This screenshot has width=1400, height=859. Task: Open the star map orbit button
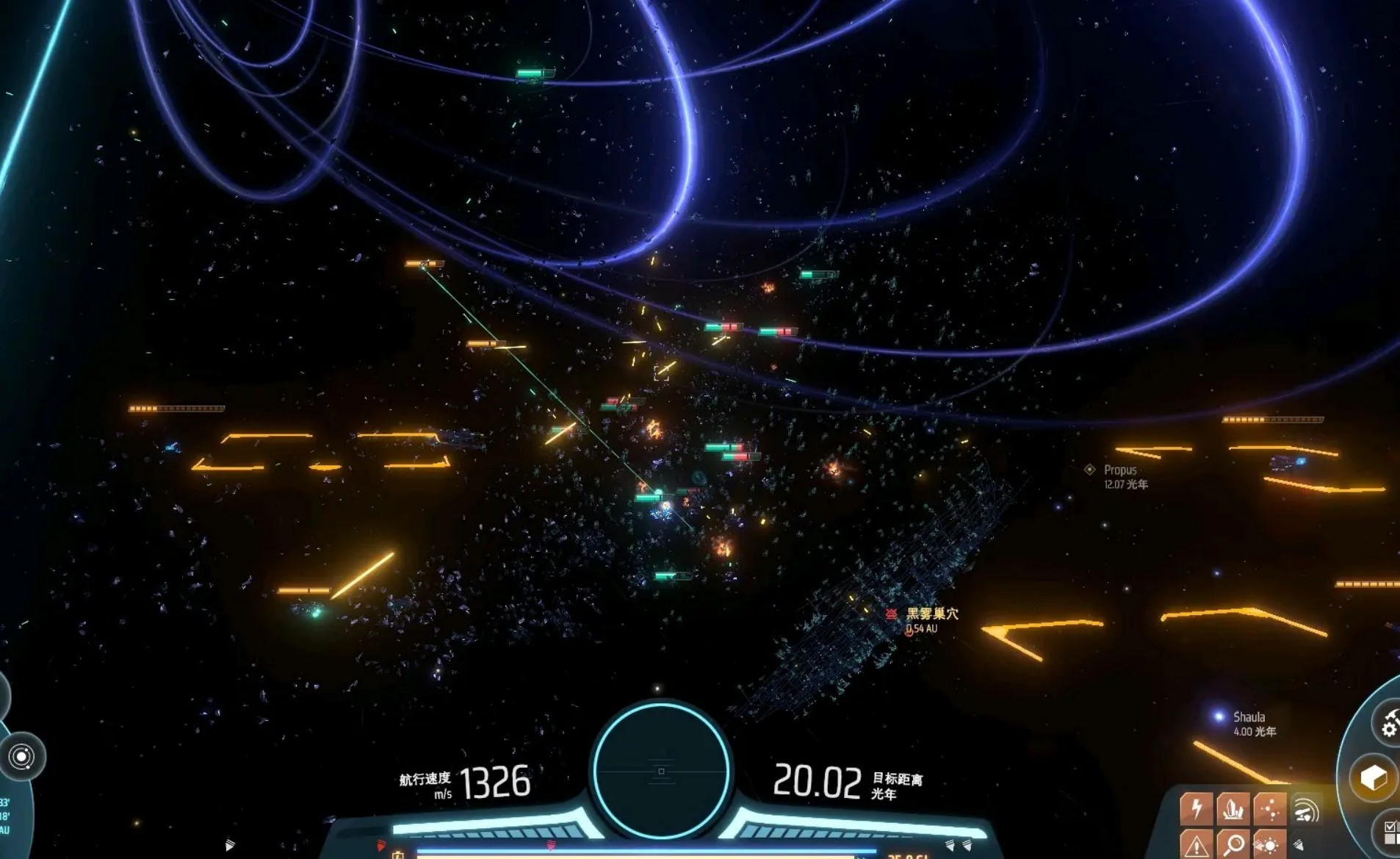(x=21, y=757)
